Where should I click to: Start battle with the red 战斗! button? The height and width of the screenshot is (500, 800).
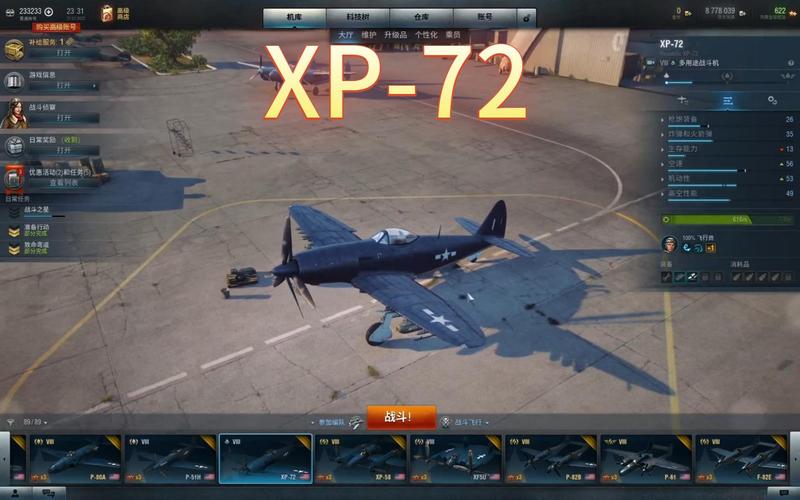(x=401, y=418)
